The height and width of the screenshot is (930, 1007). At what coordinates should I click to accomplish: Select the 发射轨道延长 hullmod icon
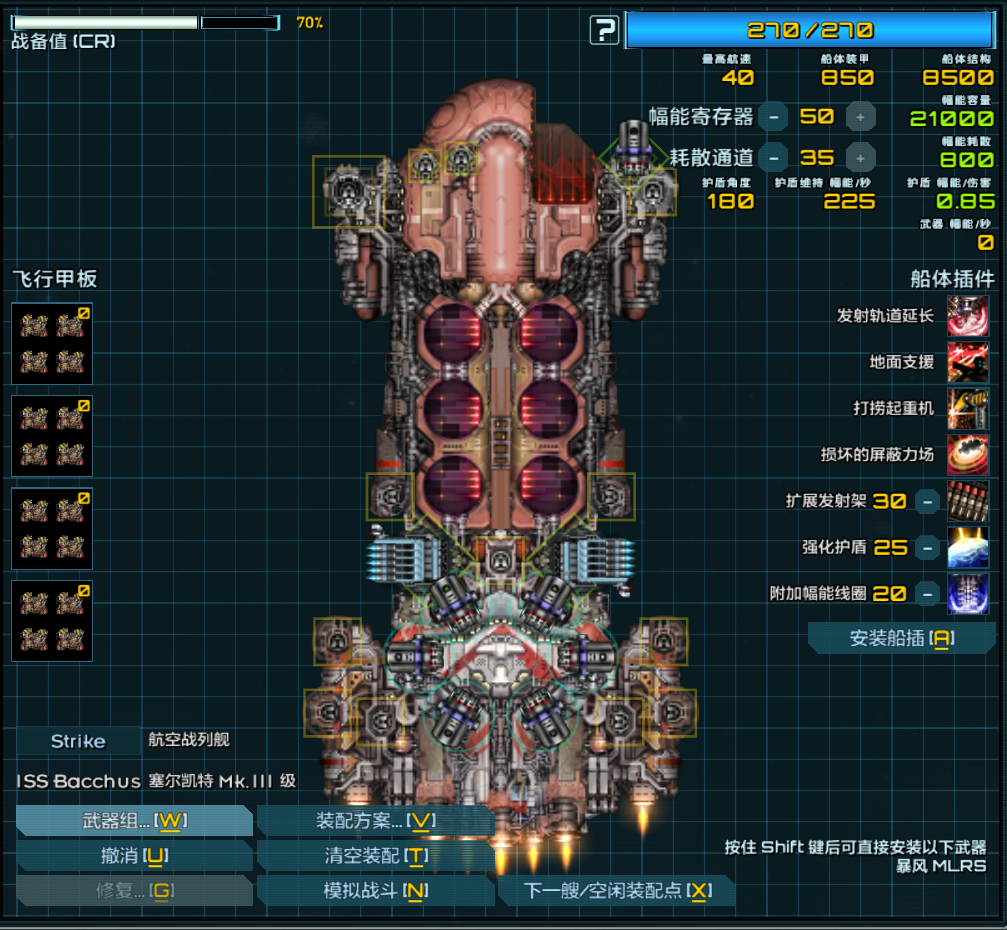click(968, 316)
